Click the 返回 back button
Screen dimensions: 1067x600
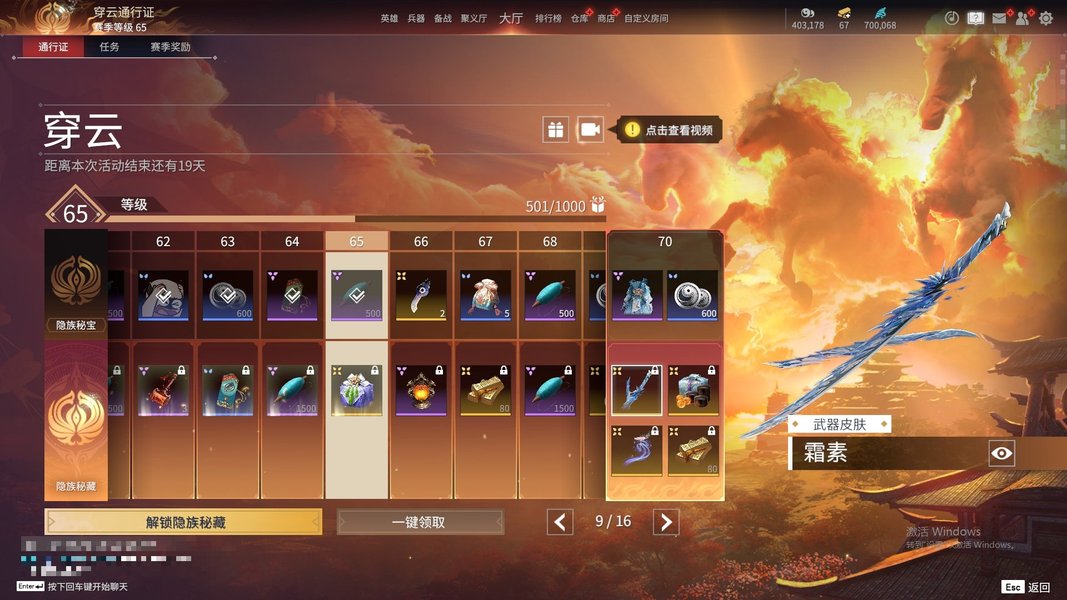(1027, 587)
